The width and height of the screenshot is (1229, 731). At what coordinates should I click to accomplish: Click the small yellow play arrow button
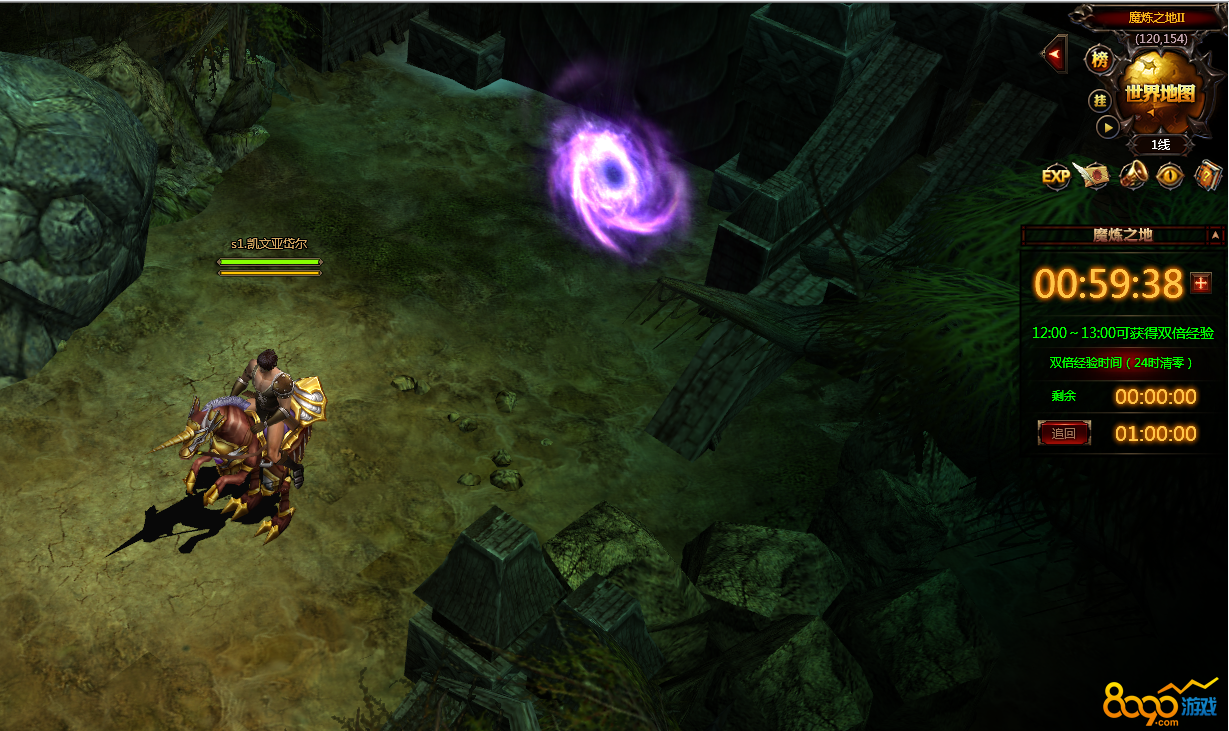click(1107, 127)
